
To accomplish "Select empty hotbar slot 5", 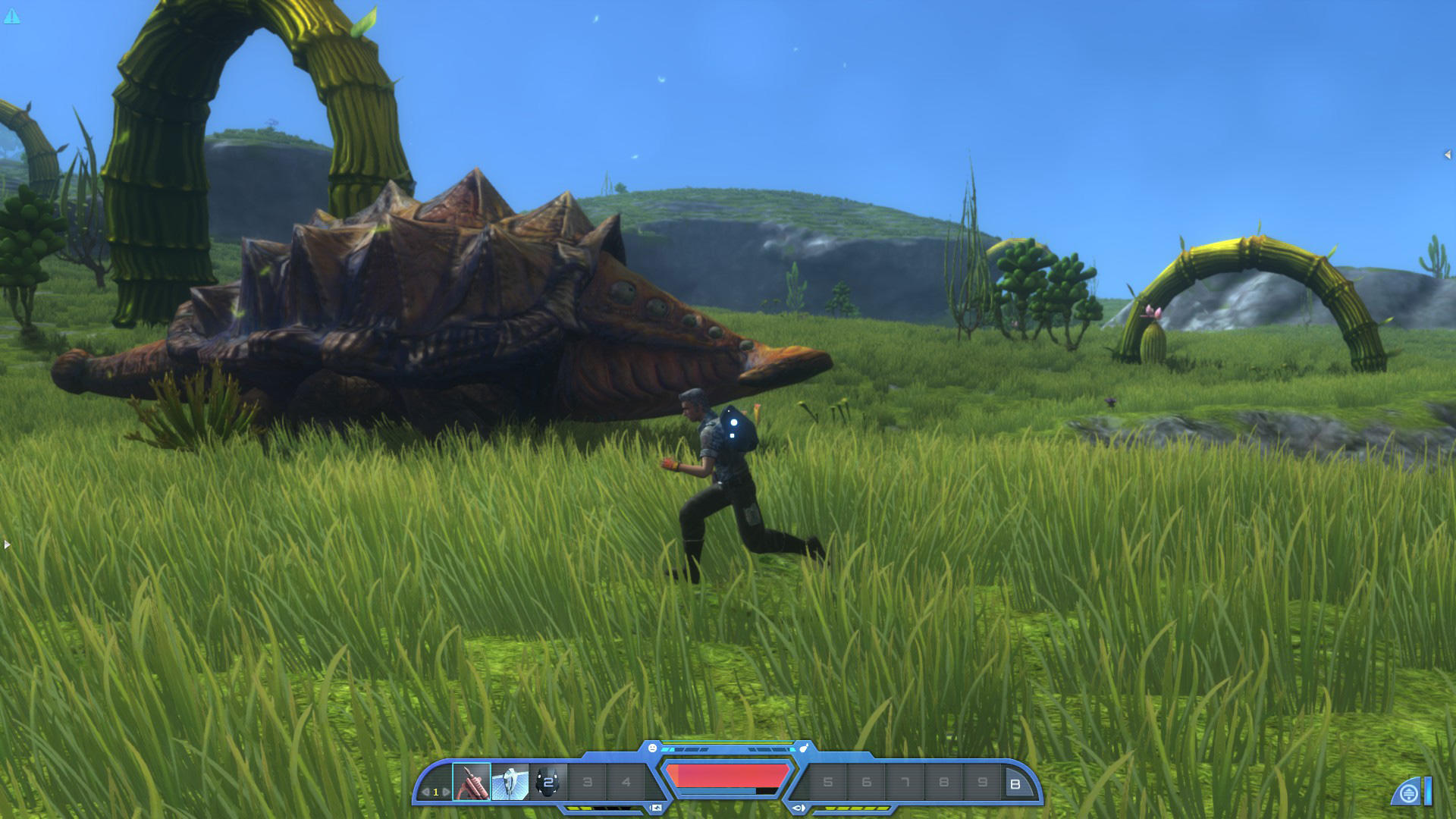I will pyautogui.click(x=827, y=780).
